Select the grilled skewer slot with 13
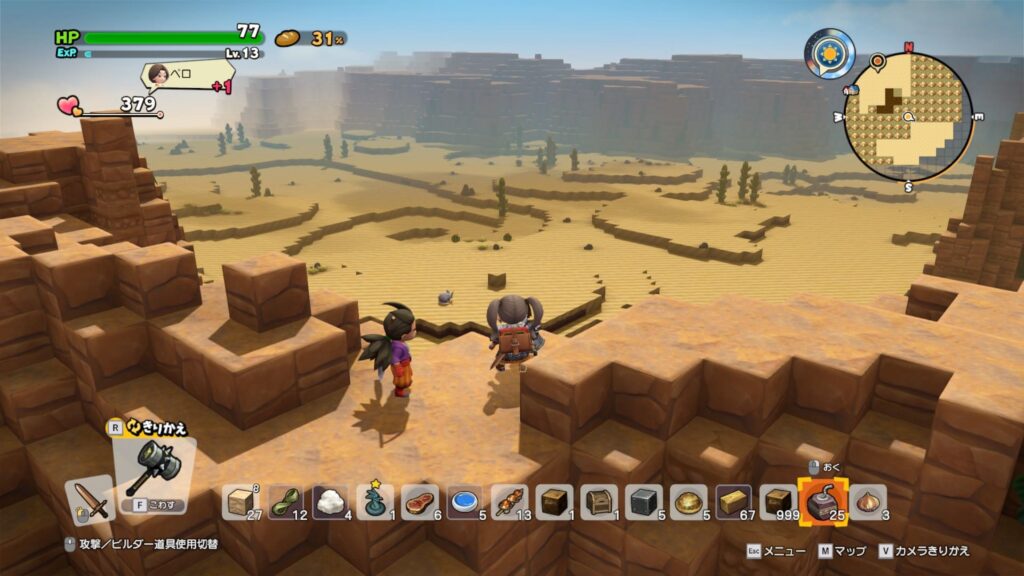 point(509,502)
